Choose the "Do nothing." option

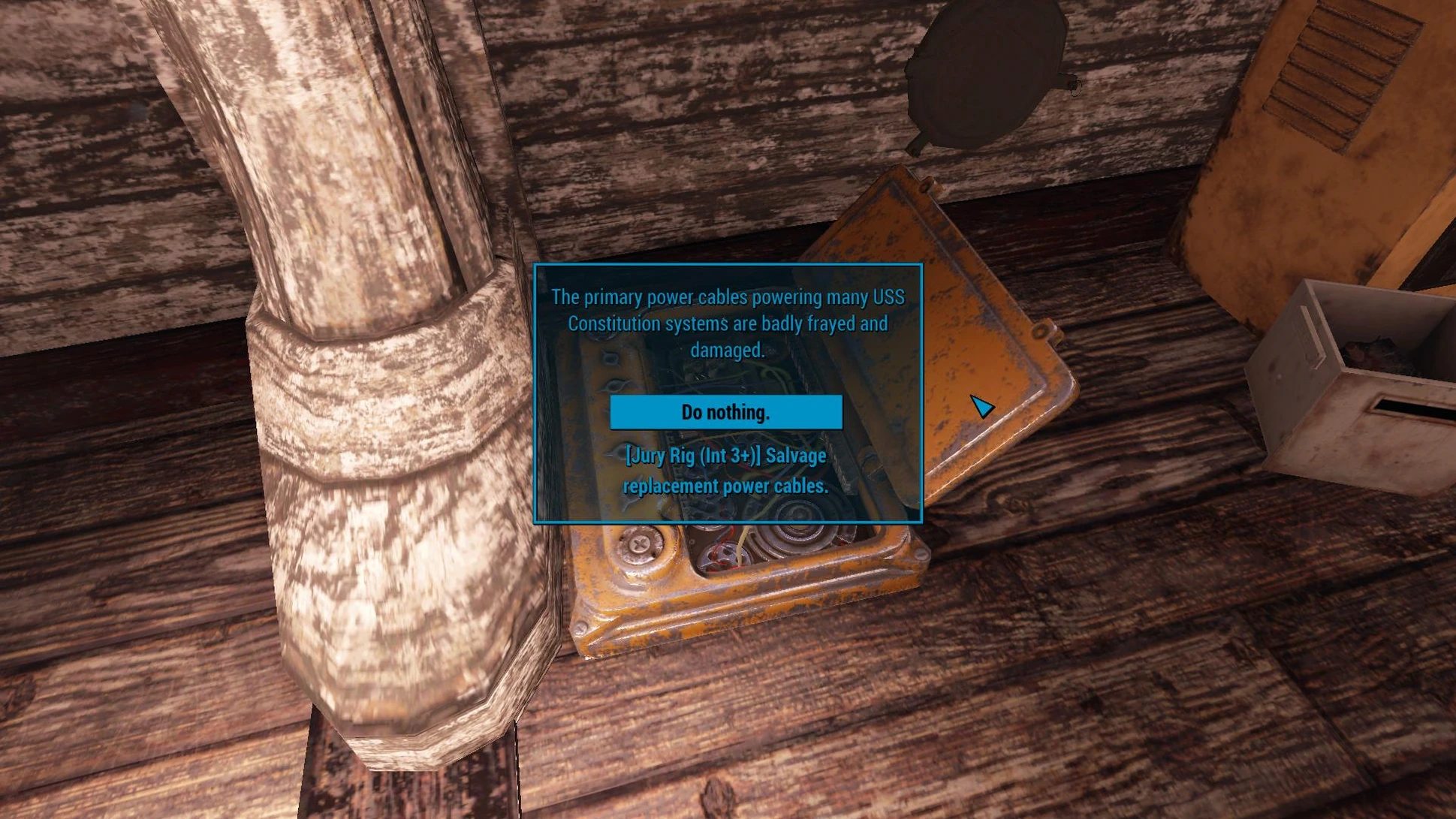coord(725,412)
